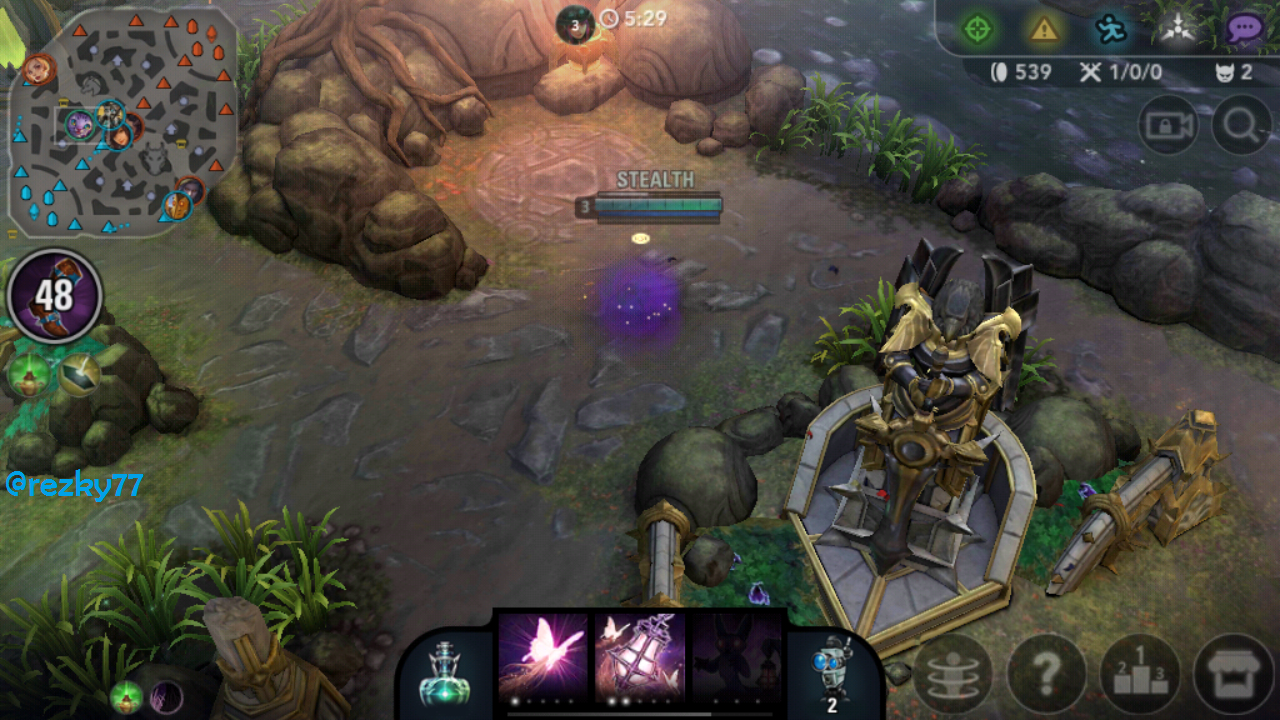Send the white converging arrows ping
Screen dimensions: 1280x720
coord(1177,30)
